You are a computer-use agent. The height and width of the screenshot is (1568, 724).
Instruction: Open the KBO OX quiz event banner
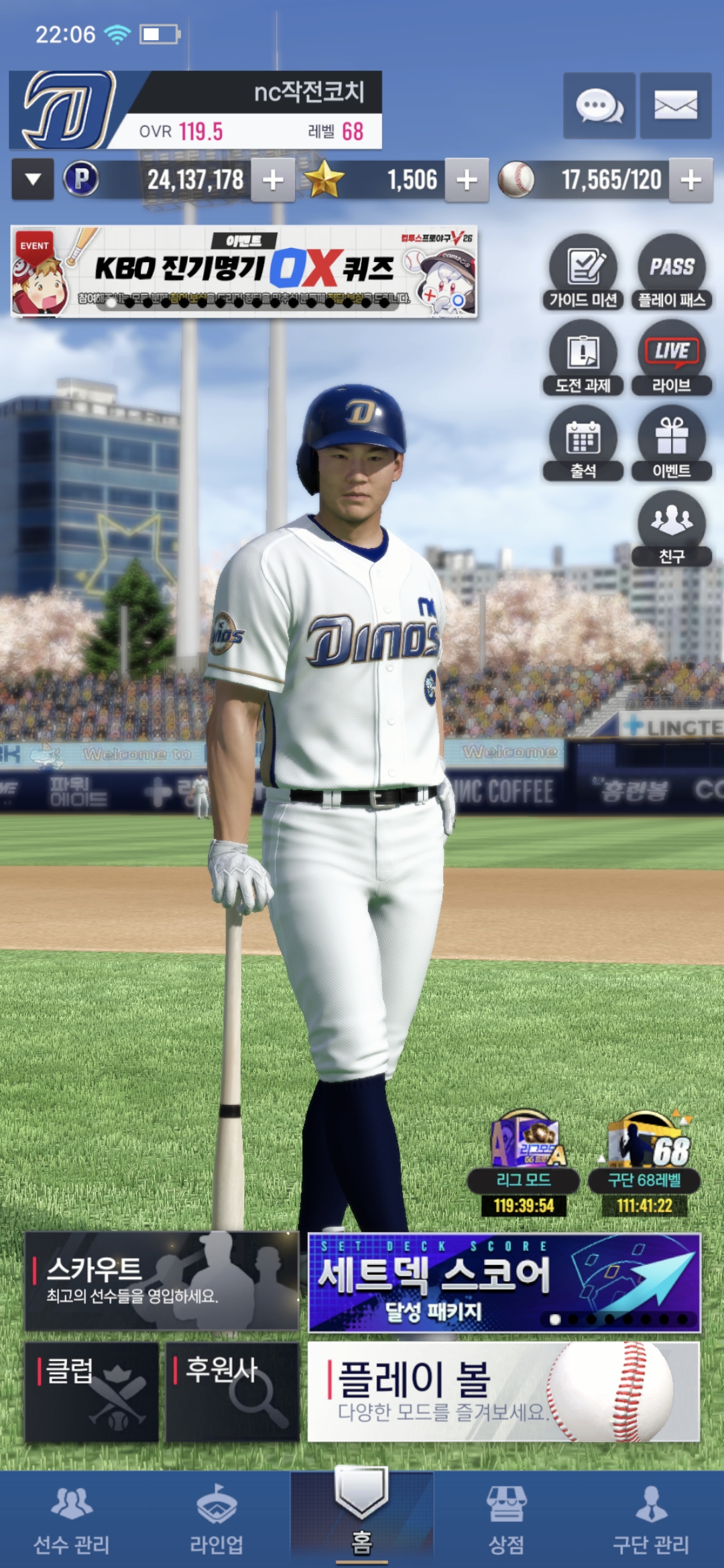coord(244,271)
